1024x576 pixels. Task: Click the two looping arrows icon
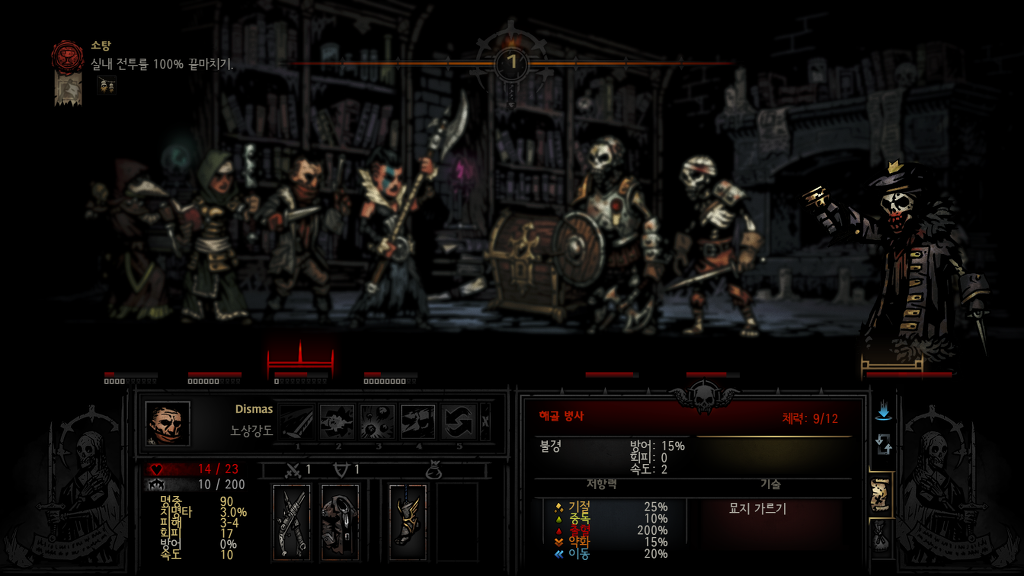883,444
